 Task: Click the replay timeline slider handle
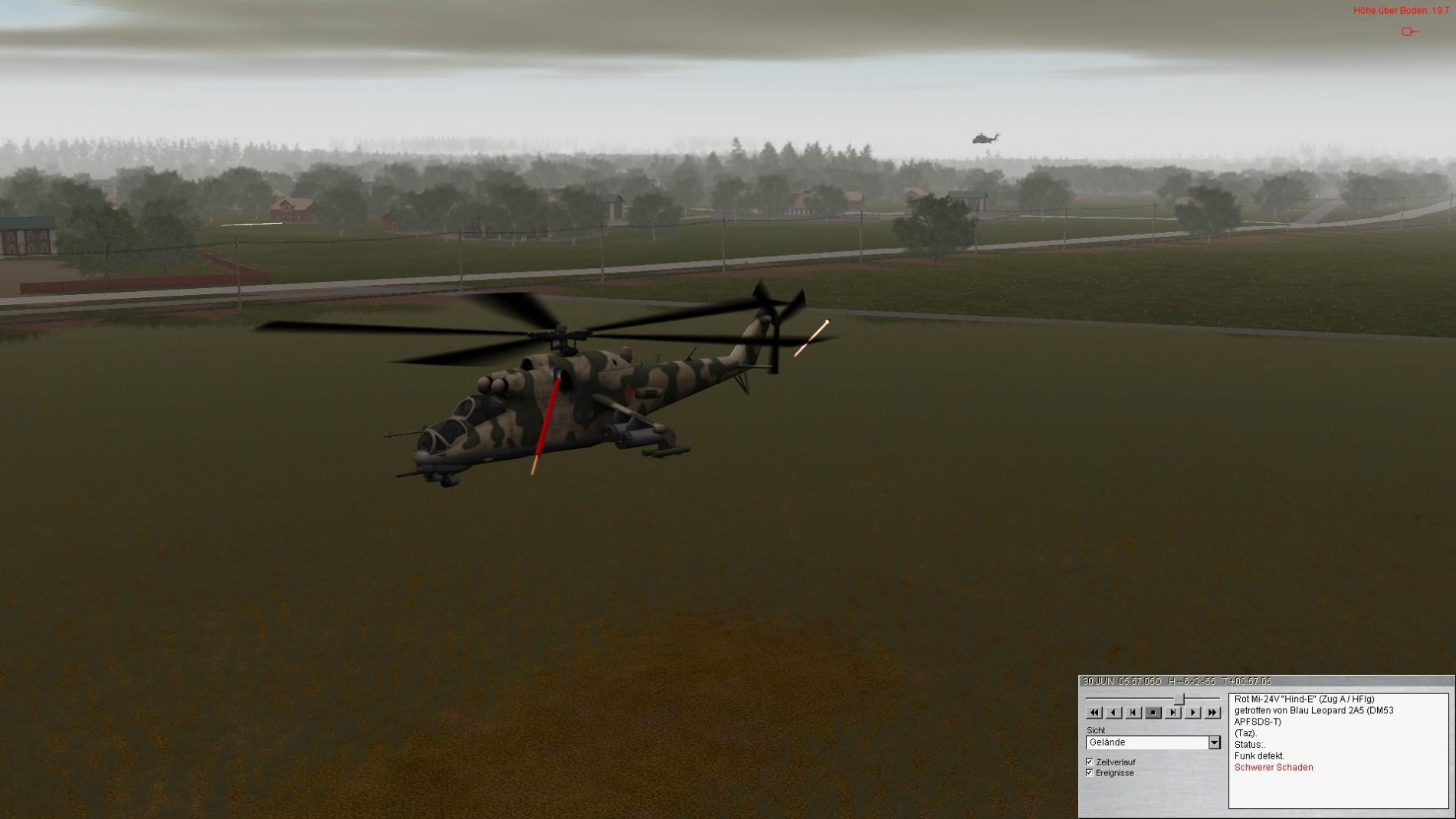click(1180, 699)
